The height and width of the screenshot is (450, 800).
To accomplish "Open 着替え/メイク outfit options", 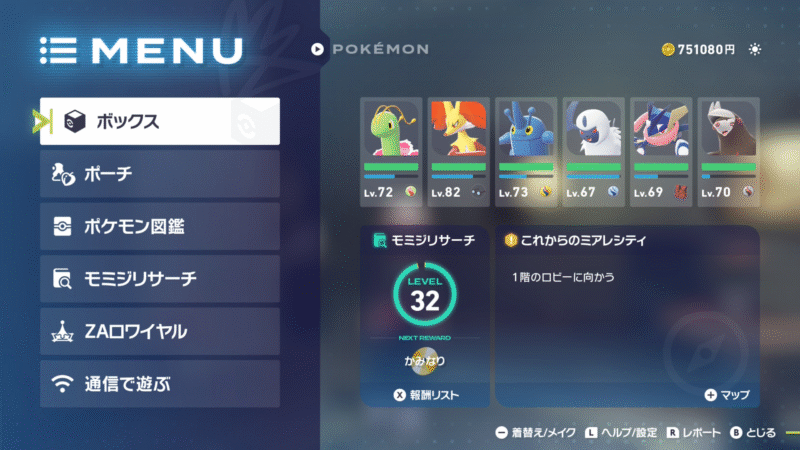I will pyautogui.click(x=533, y=433).
